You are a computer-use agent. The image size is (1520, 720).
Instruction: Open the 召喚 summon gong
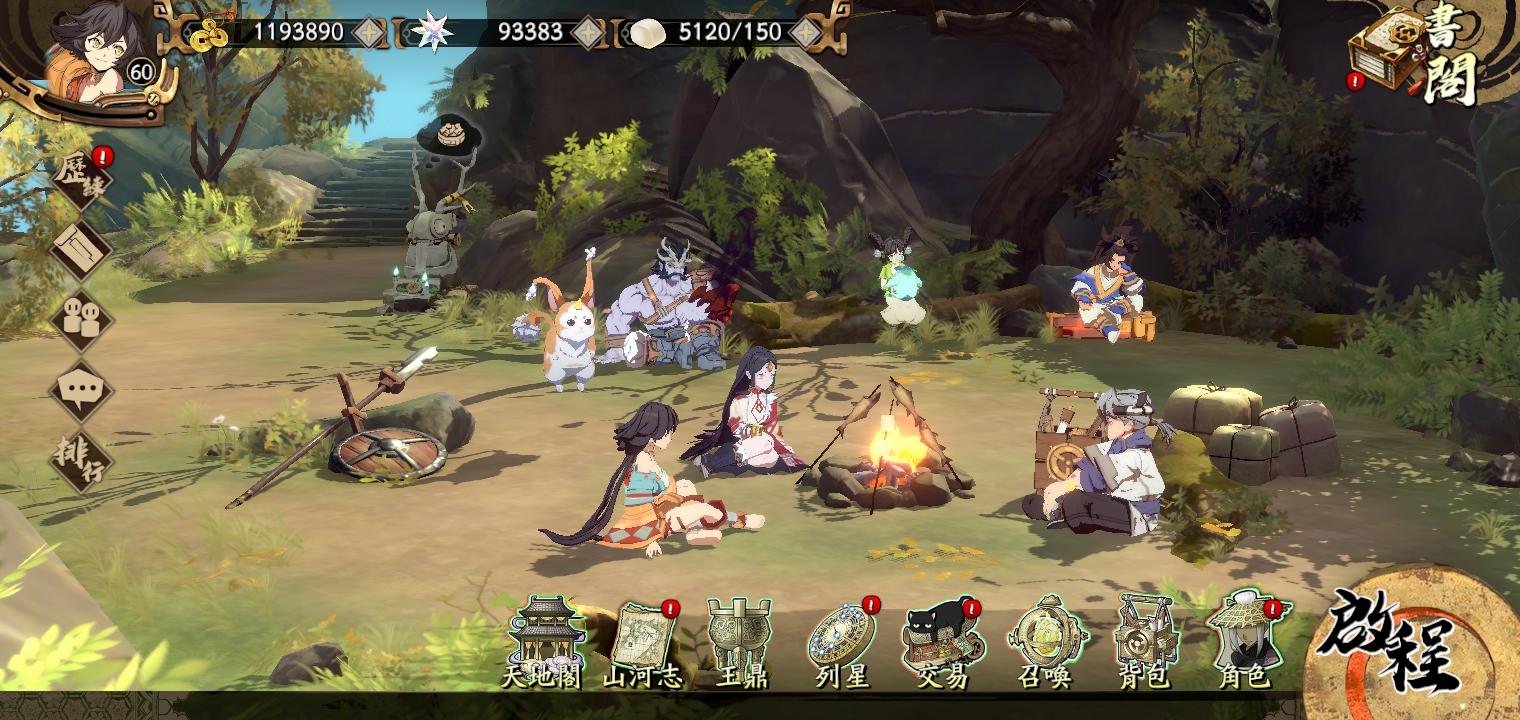pyautogui.click(x=1047, y=635)
